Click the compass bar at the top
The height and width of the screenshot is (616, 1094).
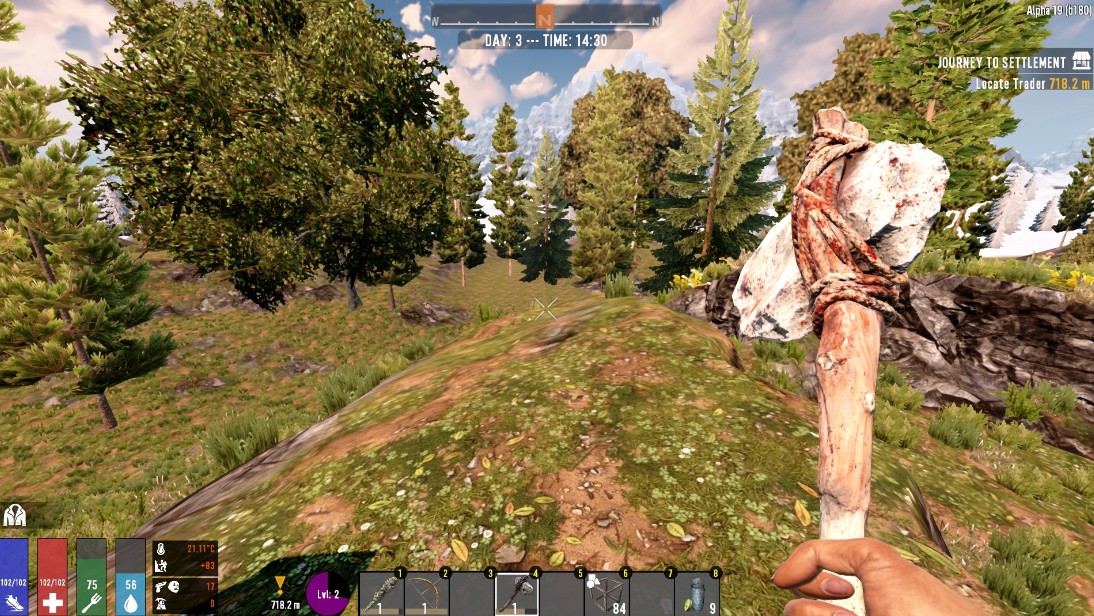pyautogui.click(x=545, y=18)
